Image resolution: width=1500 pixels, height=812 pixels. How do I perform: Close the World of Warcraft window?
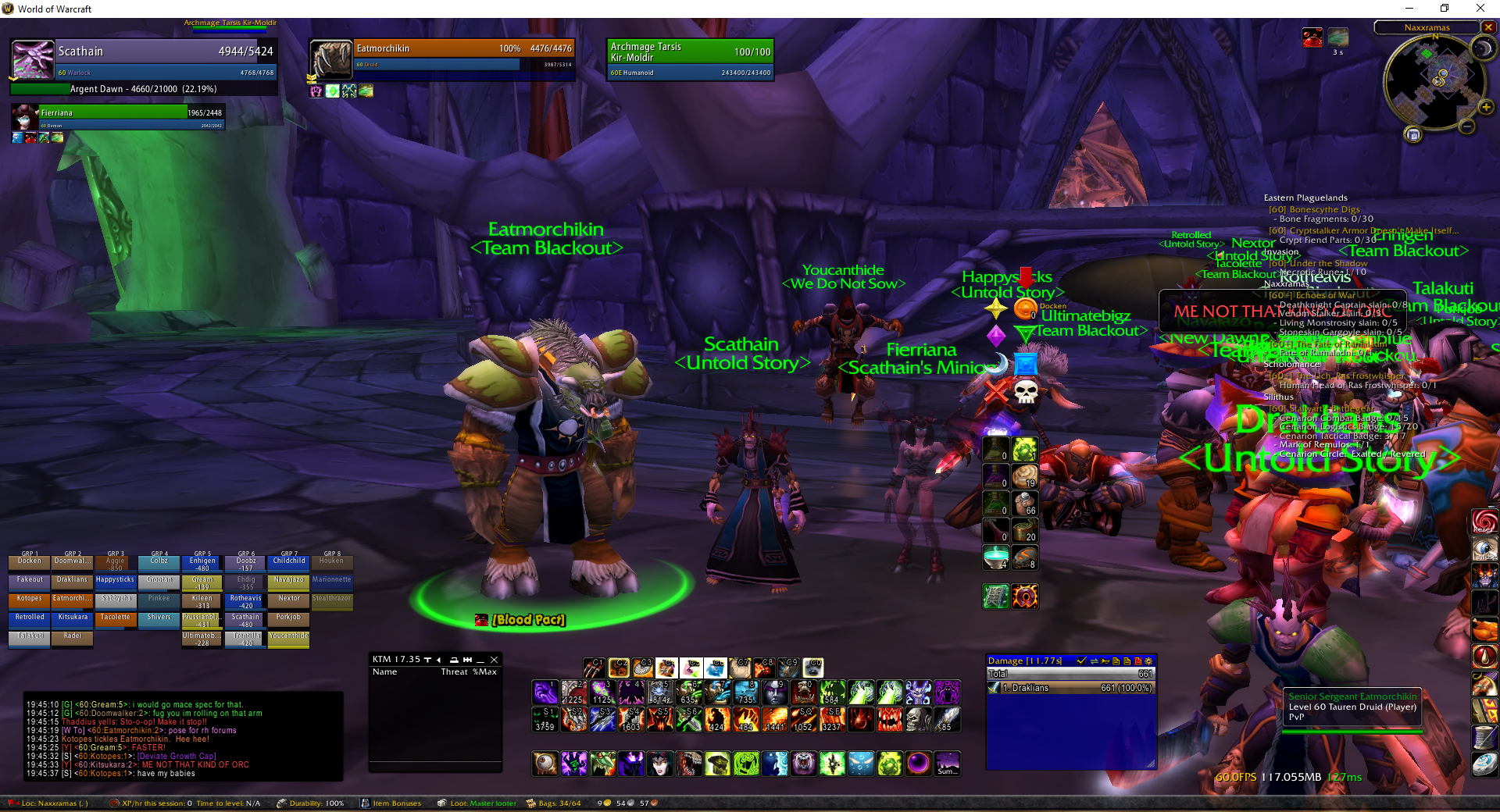coord(1480,9)
